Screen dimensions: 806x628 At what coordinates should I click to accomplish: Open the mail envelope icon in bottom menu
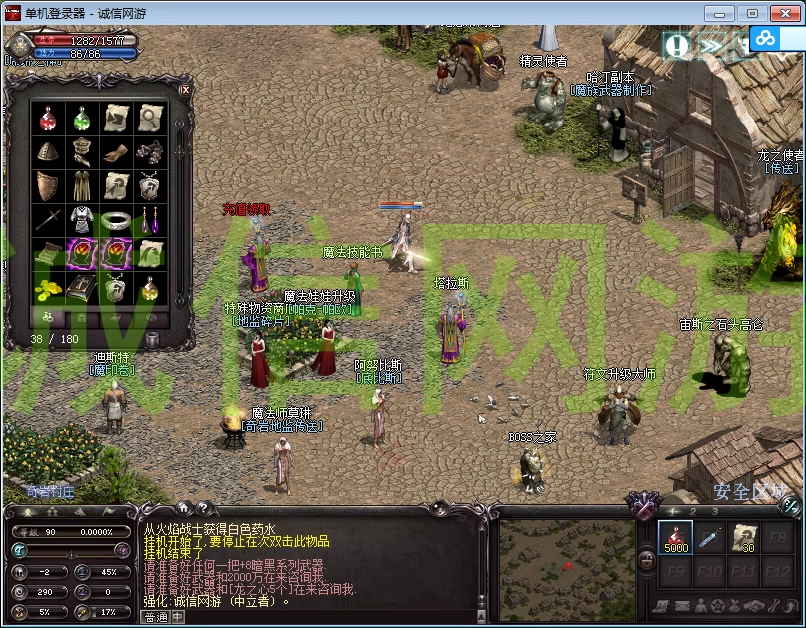pyautogui.click(x=681, y=606)
